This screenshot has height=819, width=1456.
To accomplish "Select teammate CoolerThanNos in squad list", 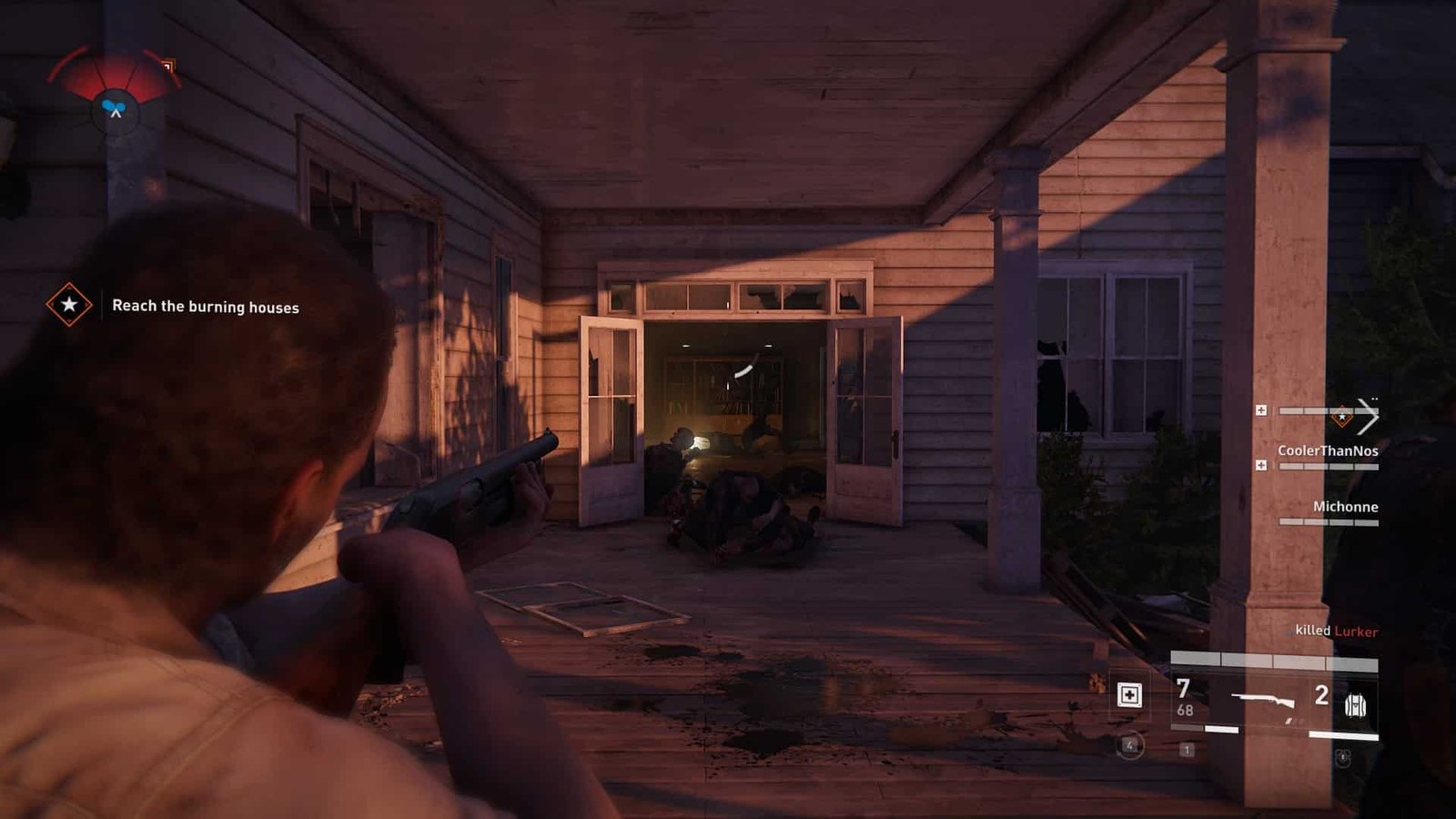I will 1327,451.
